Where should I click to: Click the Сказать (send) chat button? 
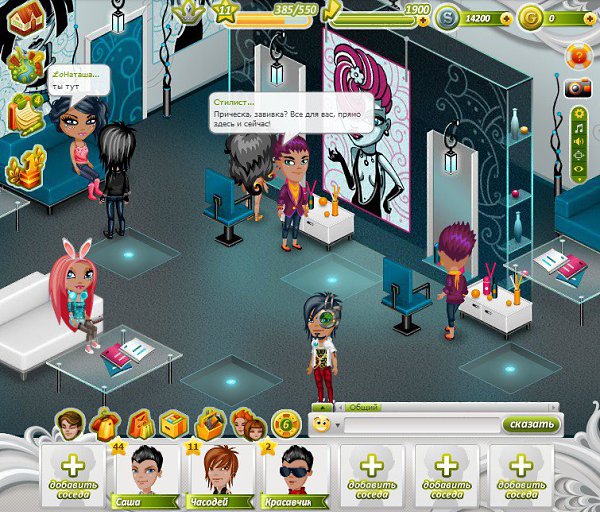531,424
